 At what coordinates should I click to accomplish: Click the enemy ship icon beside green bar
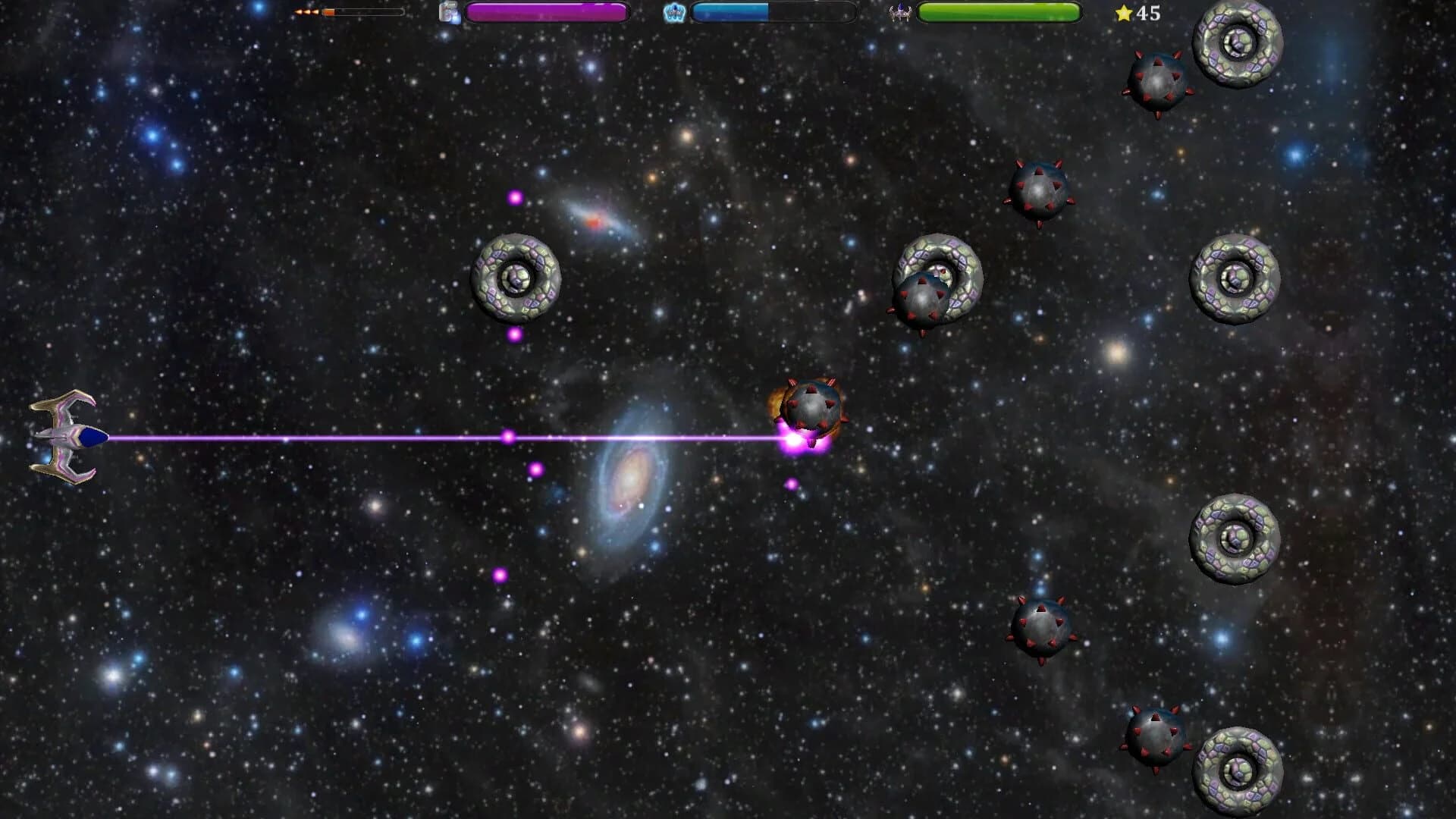click(x=900, y=11)
